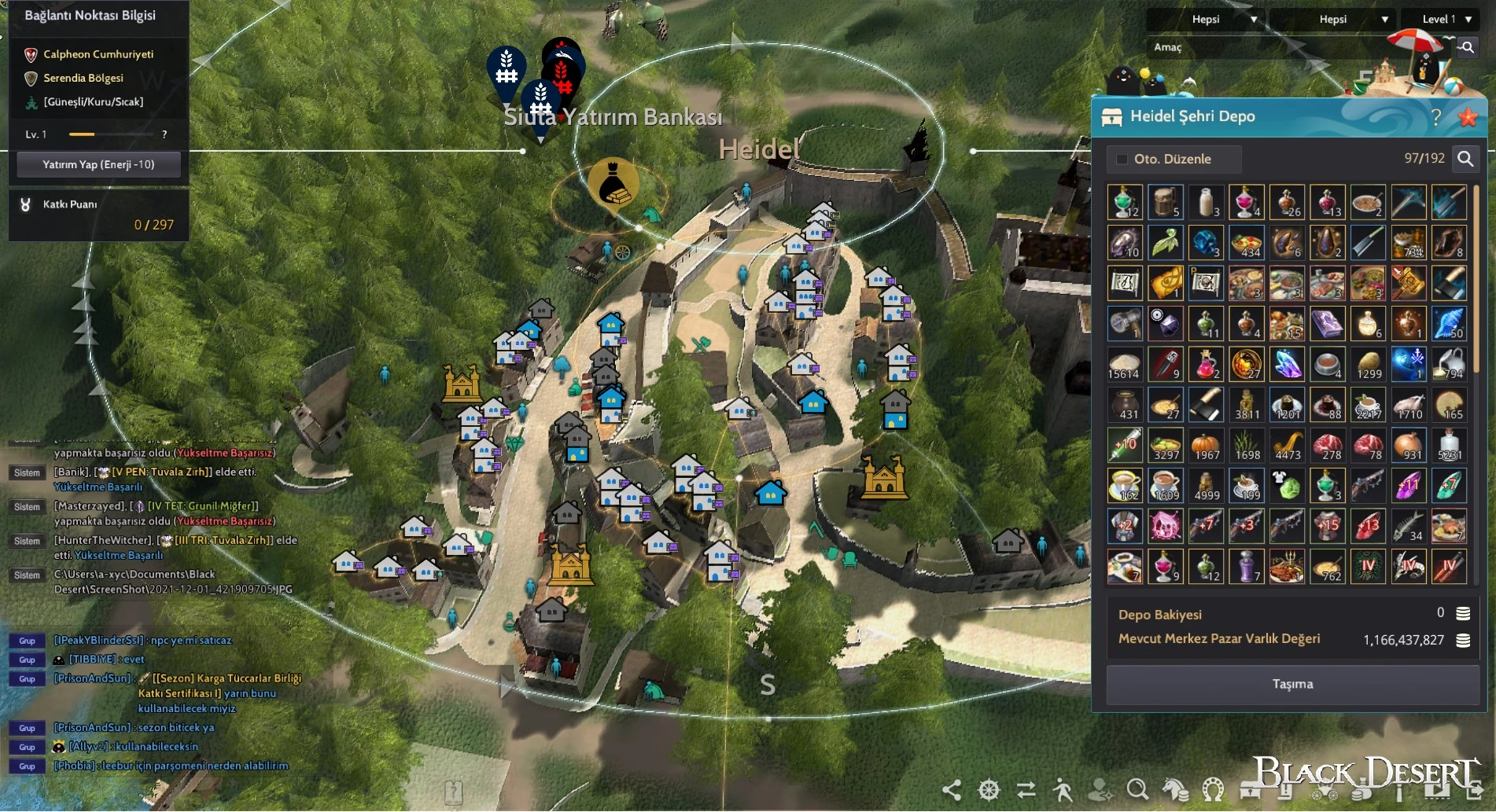This screenshot has height=812, width=1496.
Task: Click the horseshoe icon in the bottom toolbar
Action: (1213, 789)
